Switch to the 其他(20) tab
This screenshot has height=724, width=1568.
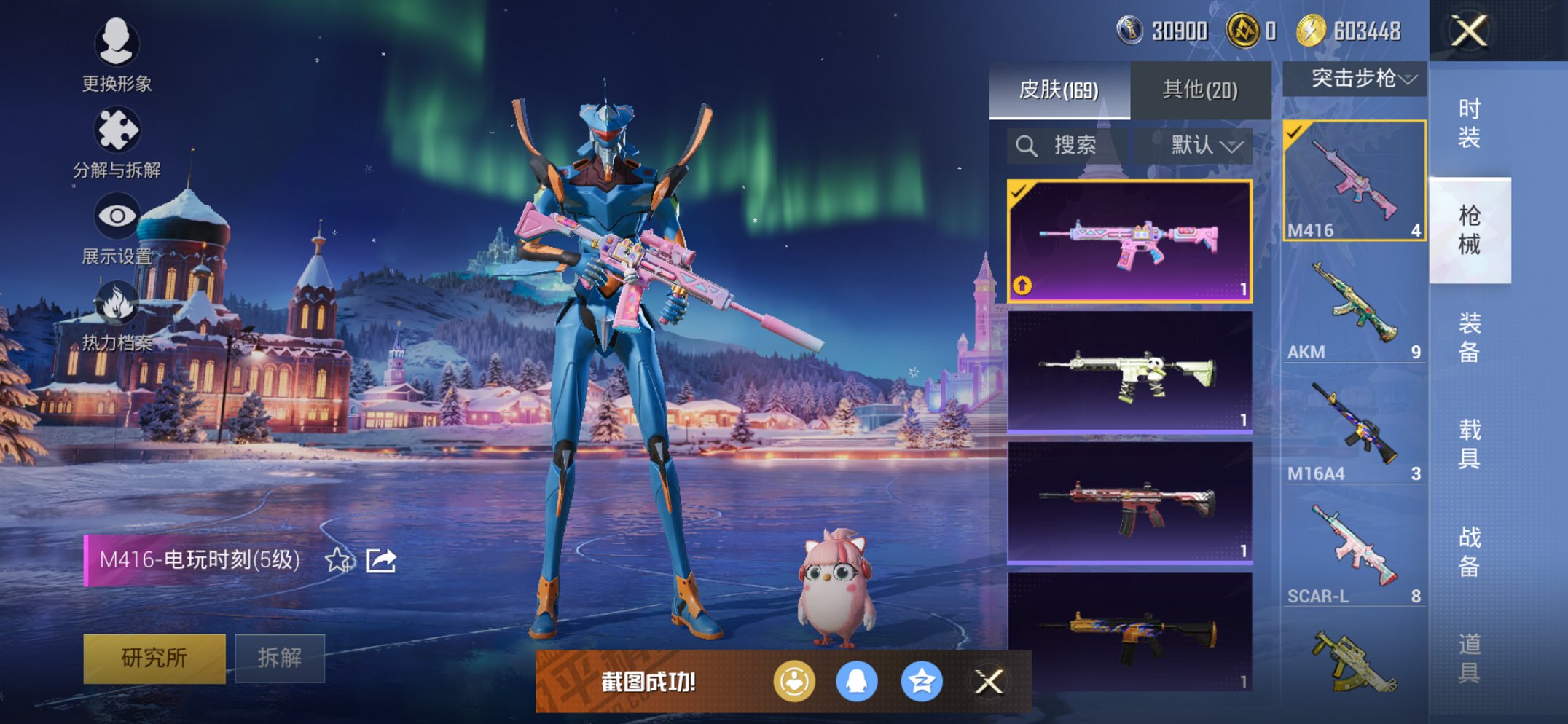pyautogui.click(x=1200, y=90)
